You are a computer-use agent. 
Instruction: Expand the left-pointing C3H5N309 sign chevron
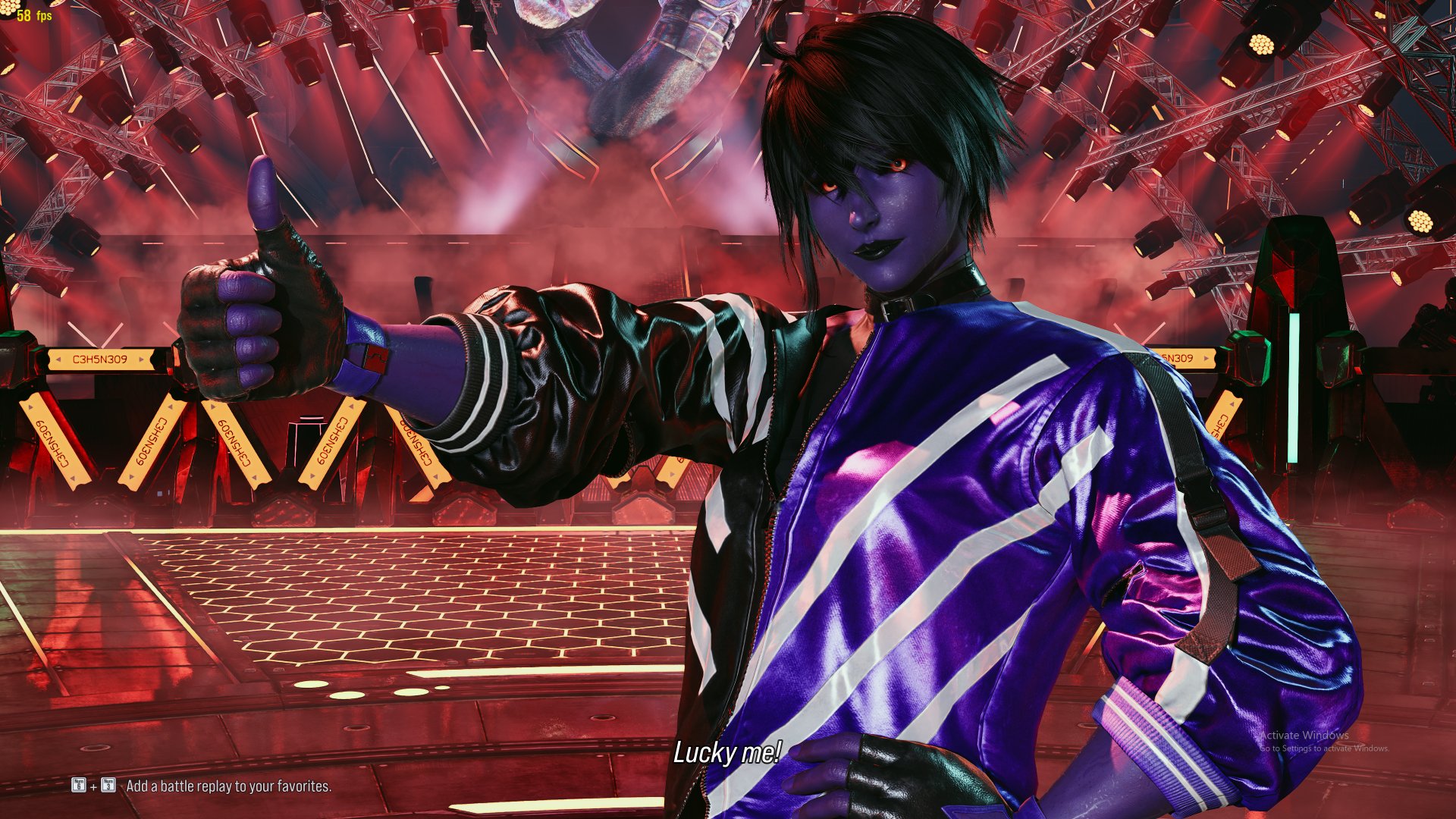58,360
